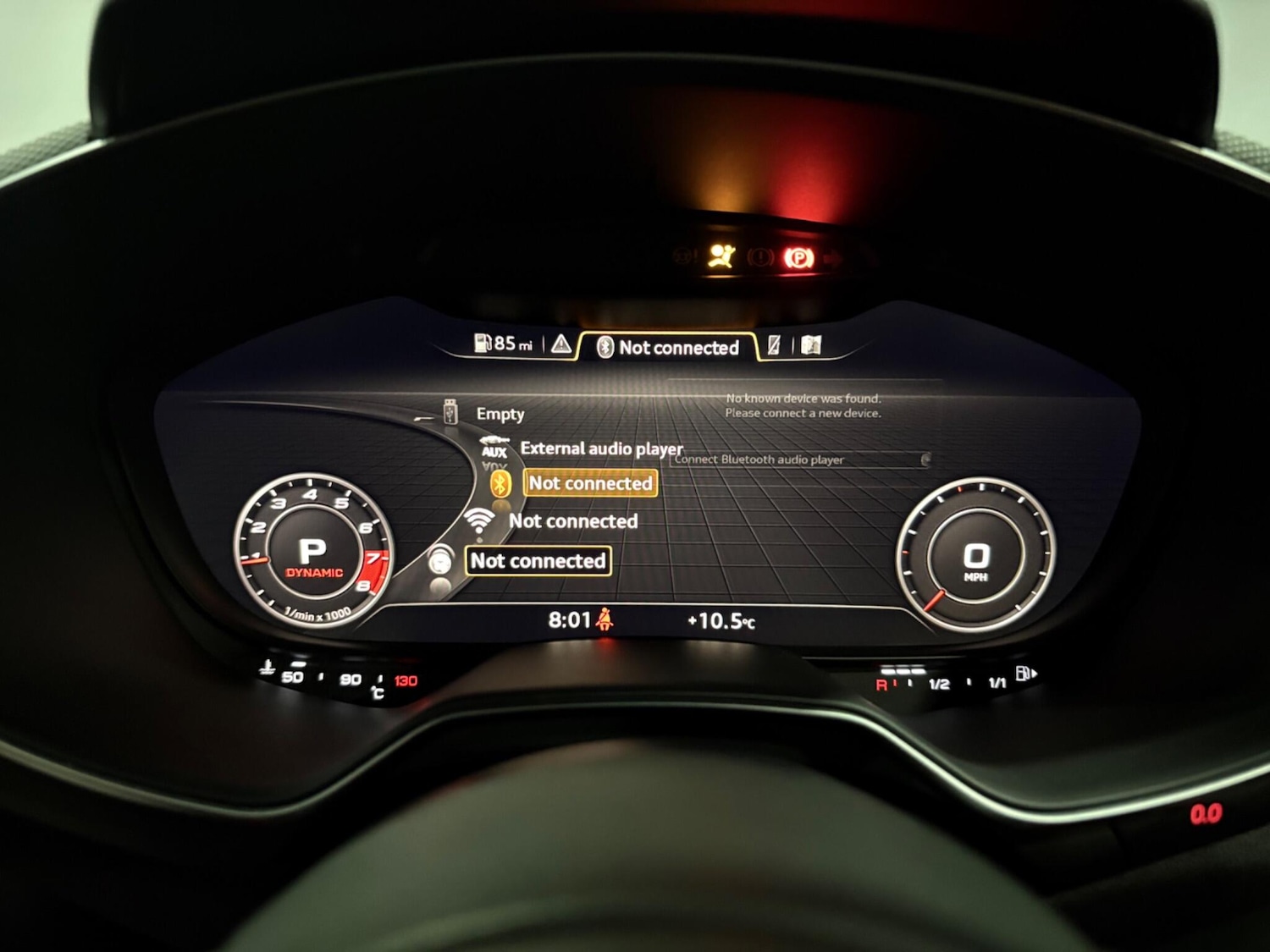
Task: Expand the phone Not connected entry
Action: (x=537, y=560)
